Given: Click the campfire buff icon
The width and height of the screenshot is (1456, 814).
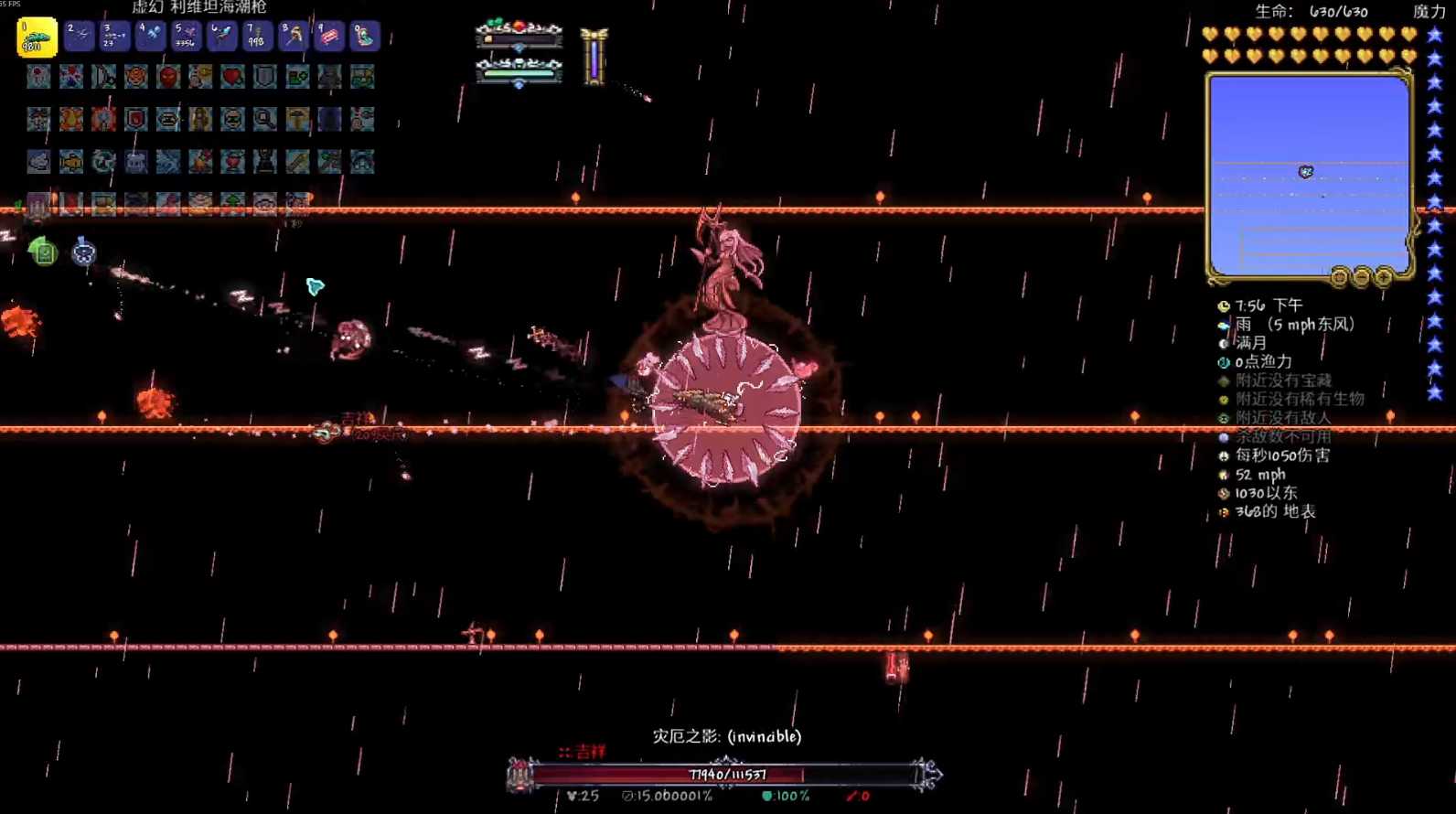Looking at the screenshot, I should (200, 162).
